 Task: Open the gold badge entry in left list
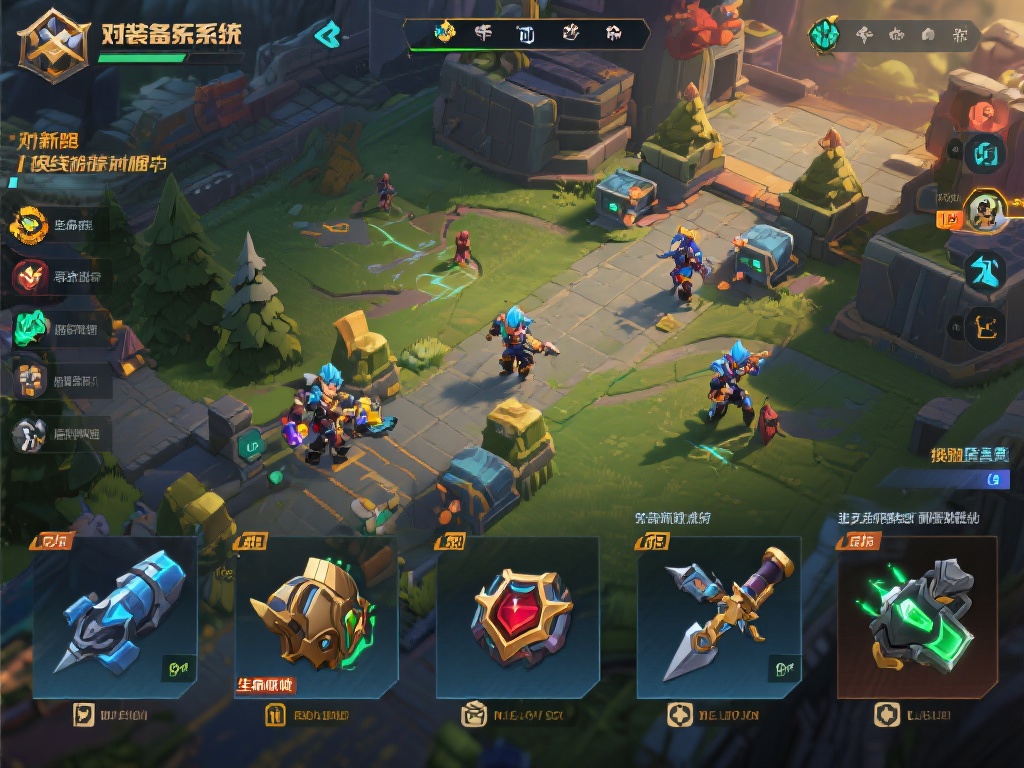[29, 225]
